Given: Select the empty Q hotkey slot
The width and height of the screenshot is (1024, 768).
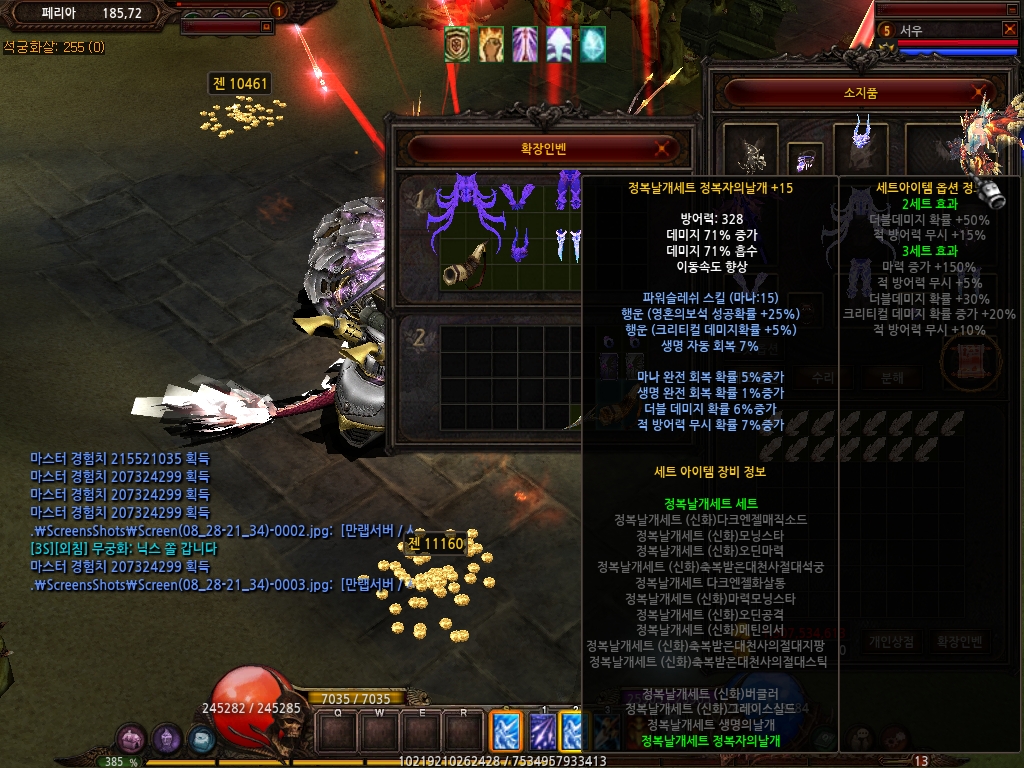Looking at the screenshot, I should [339, 732].
